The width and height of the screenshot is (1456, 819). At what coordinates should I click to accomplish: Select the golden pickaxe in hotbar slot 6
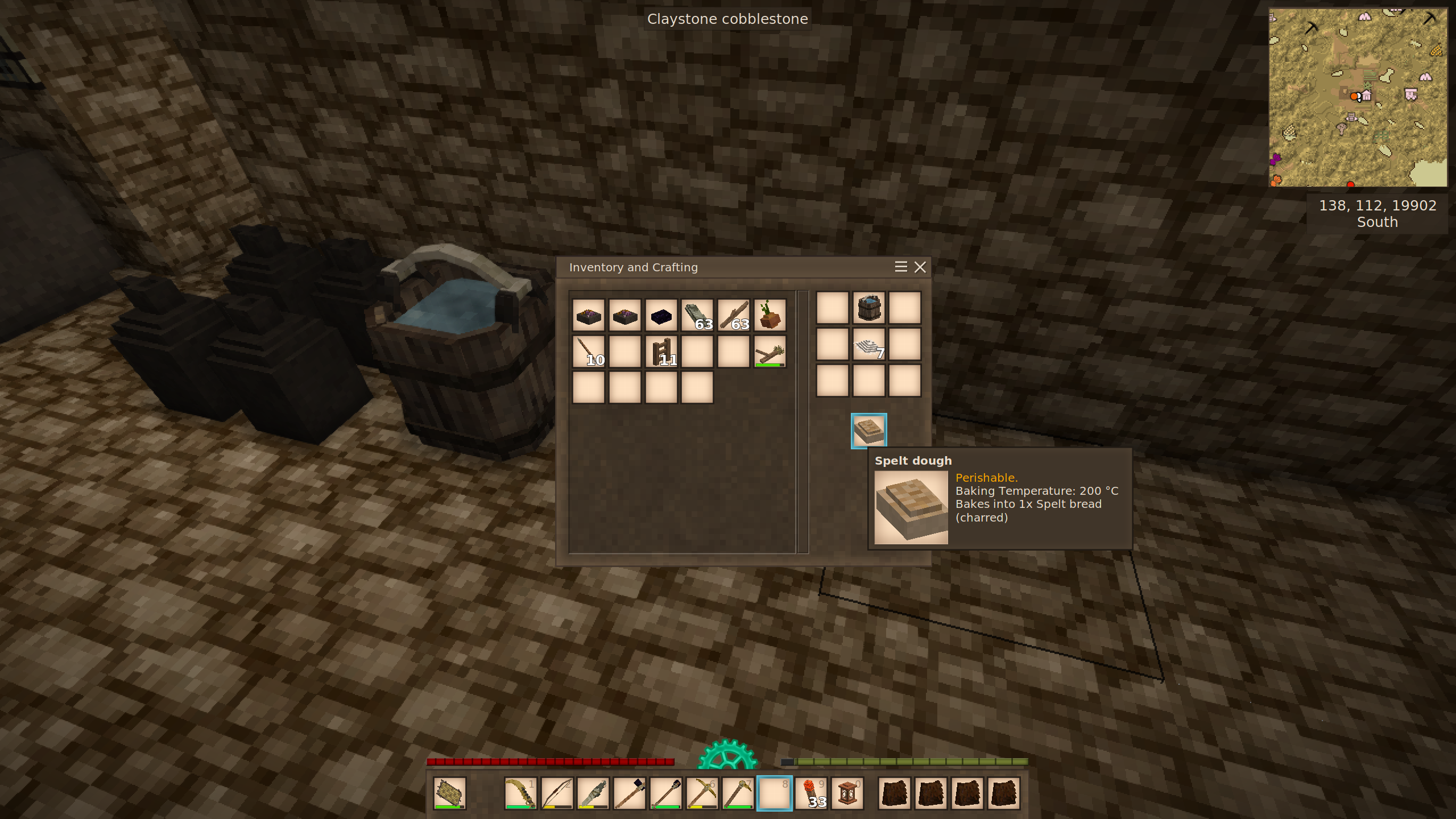[702, 793]
